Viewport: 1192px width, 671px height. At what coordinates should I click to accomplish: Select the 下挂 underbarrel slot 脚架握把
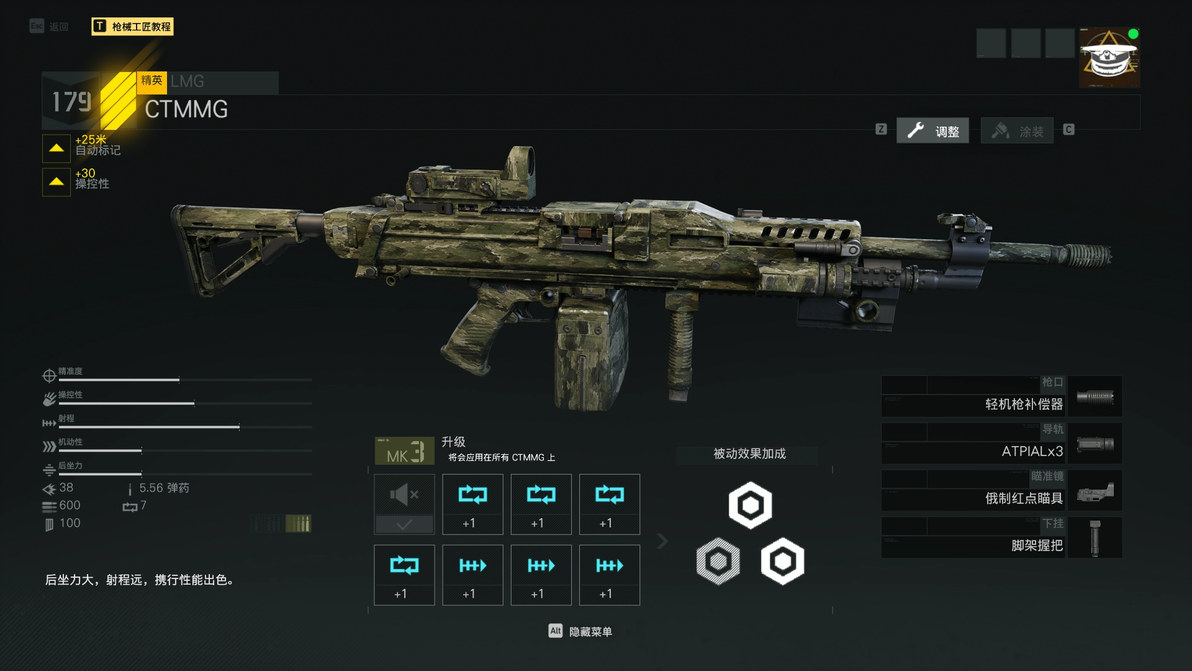(1001, 538)
